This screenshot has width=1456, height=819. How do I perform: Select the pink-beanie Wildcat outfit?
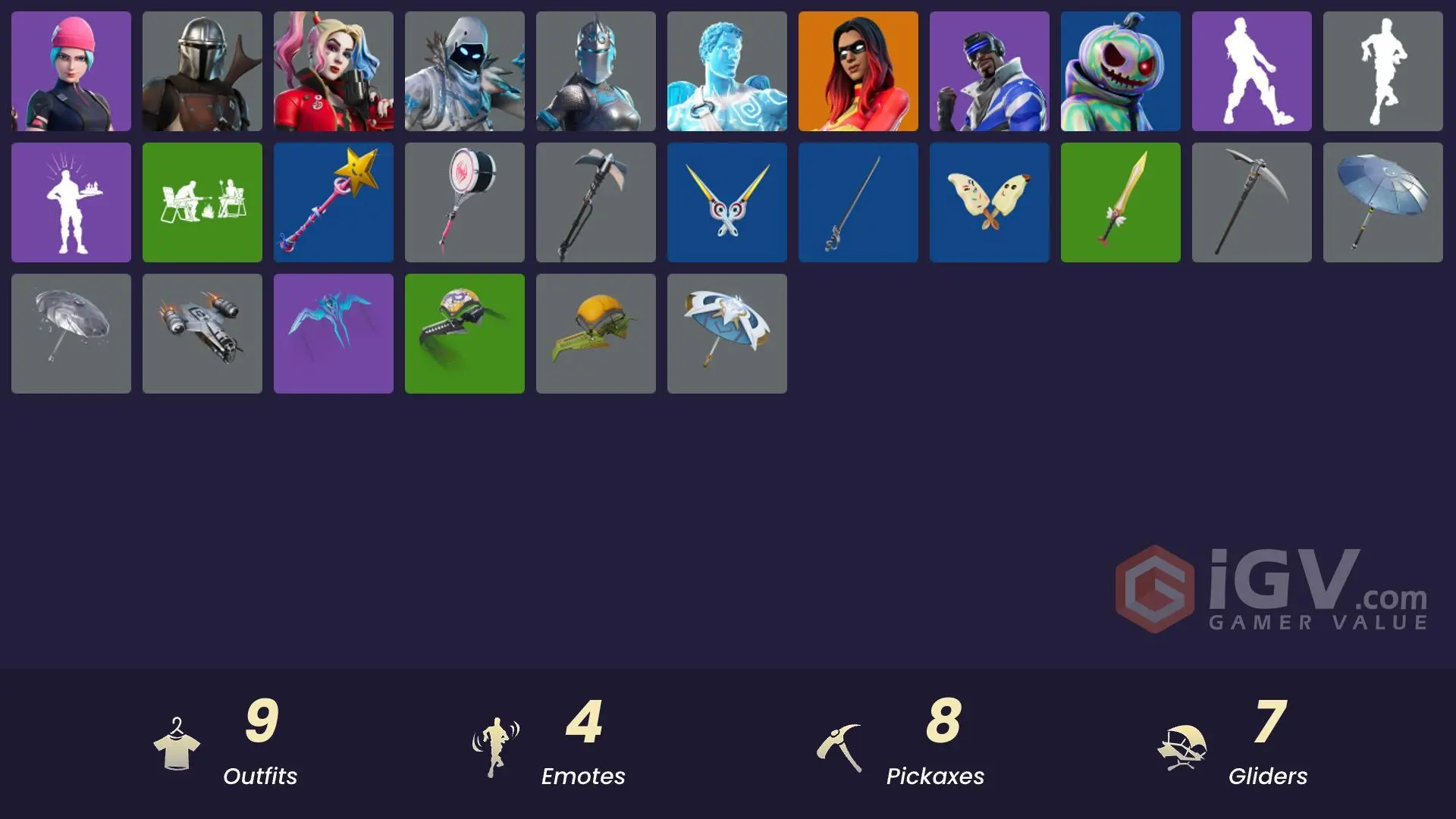71,71
